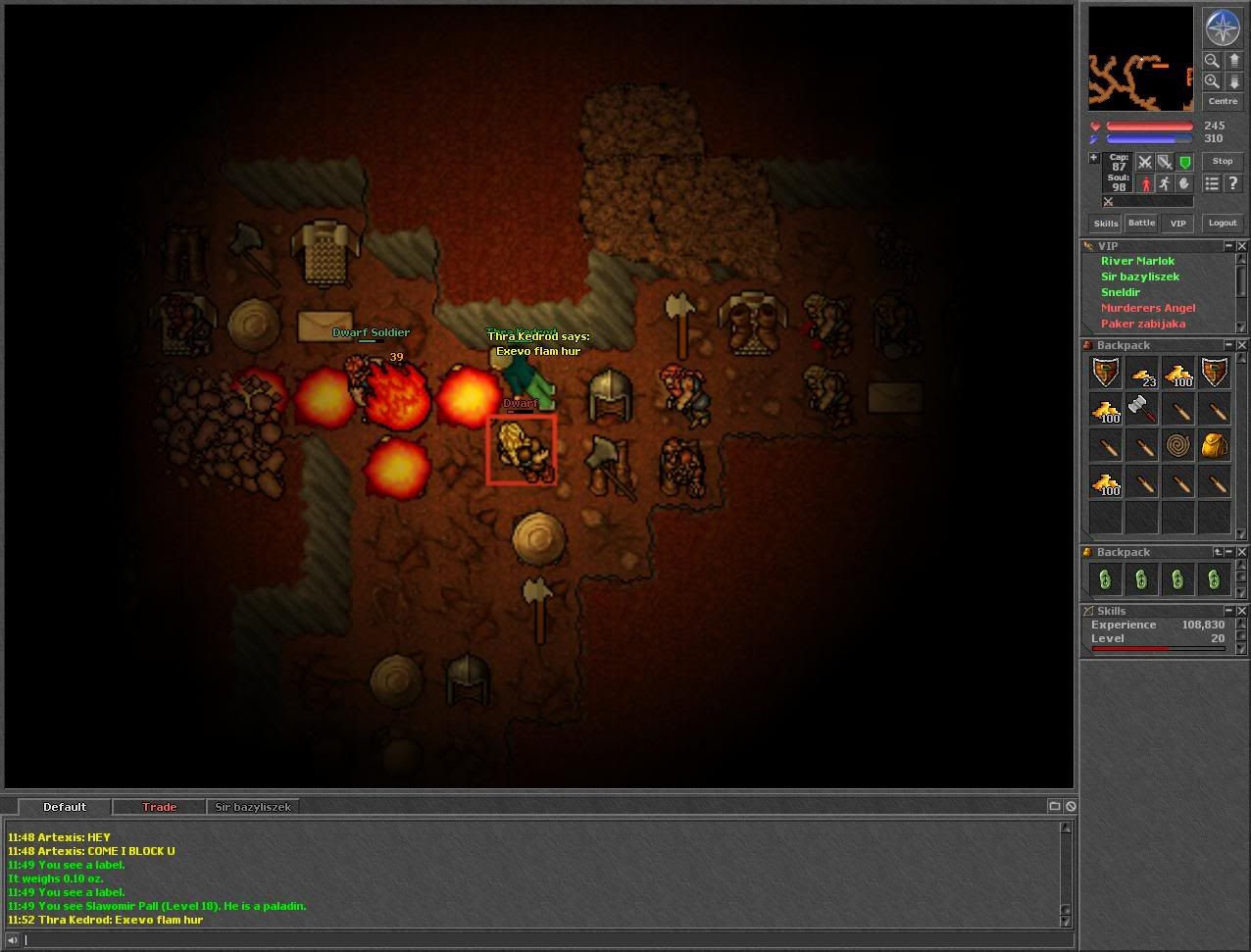Select River Marlok in the VIP list
The width and height of the screenshot is (1251, 952).
click(x=1137, y=261)
